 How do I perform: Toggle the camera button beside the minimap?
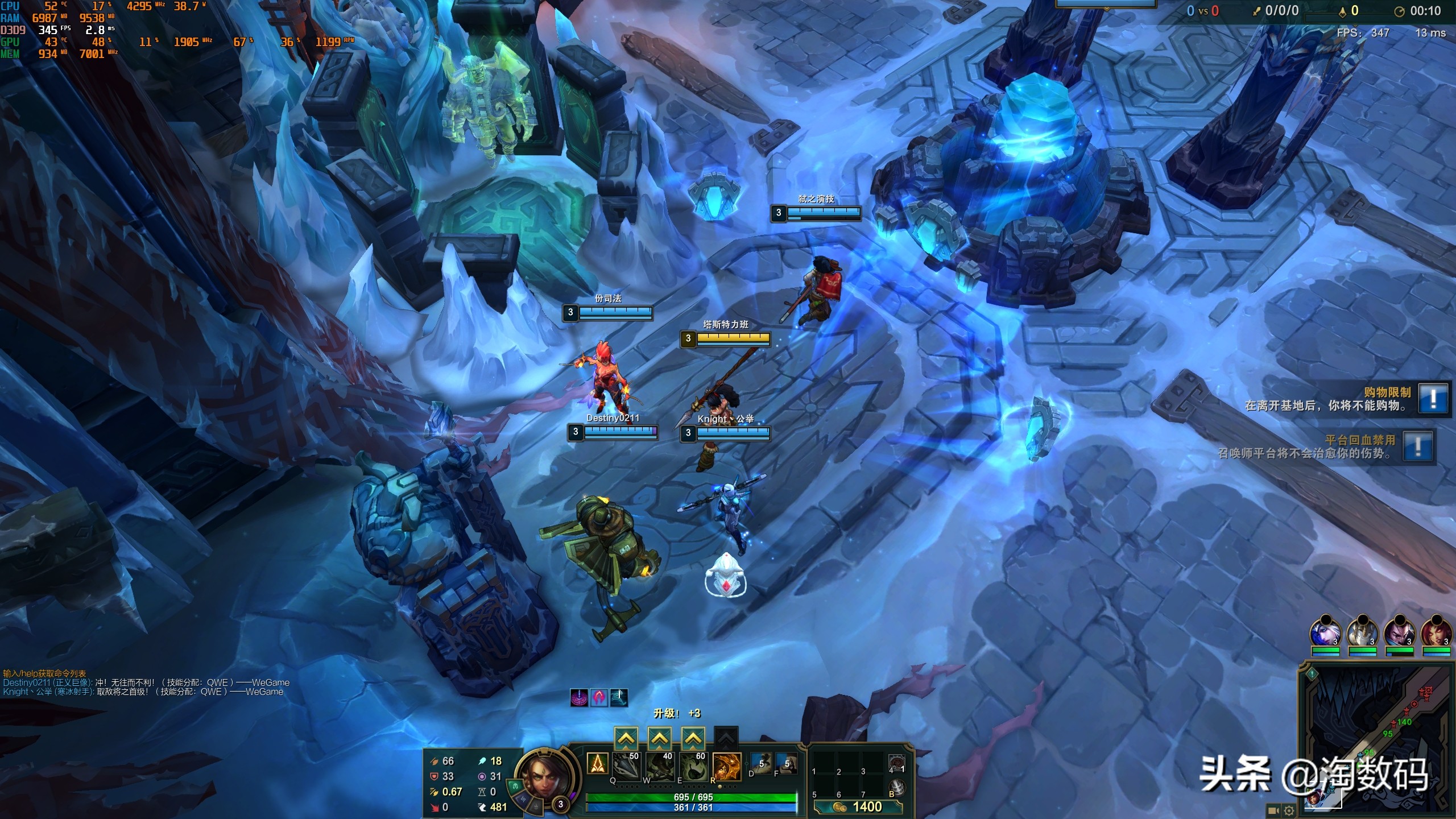point(1273,810)
